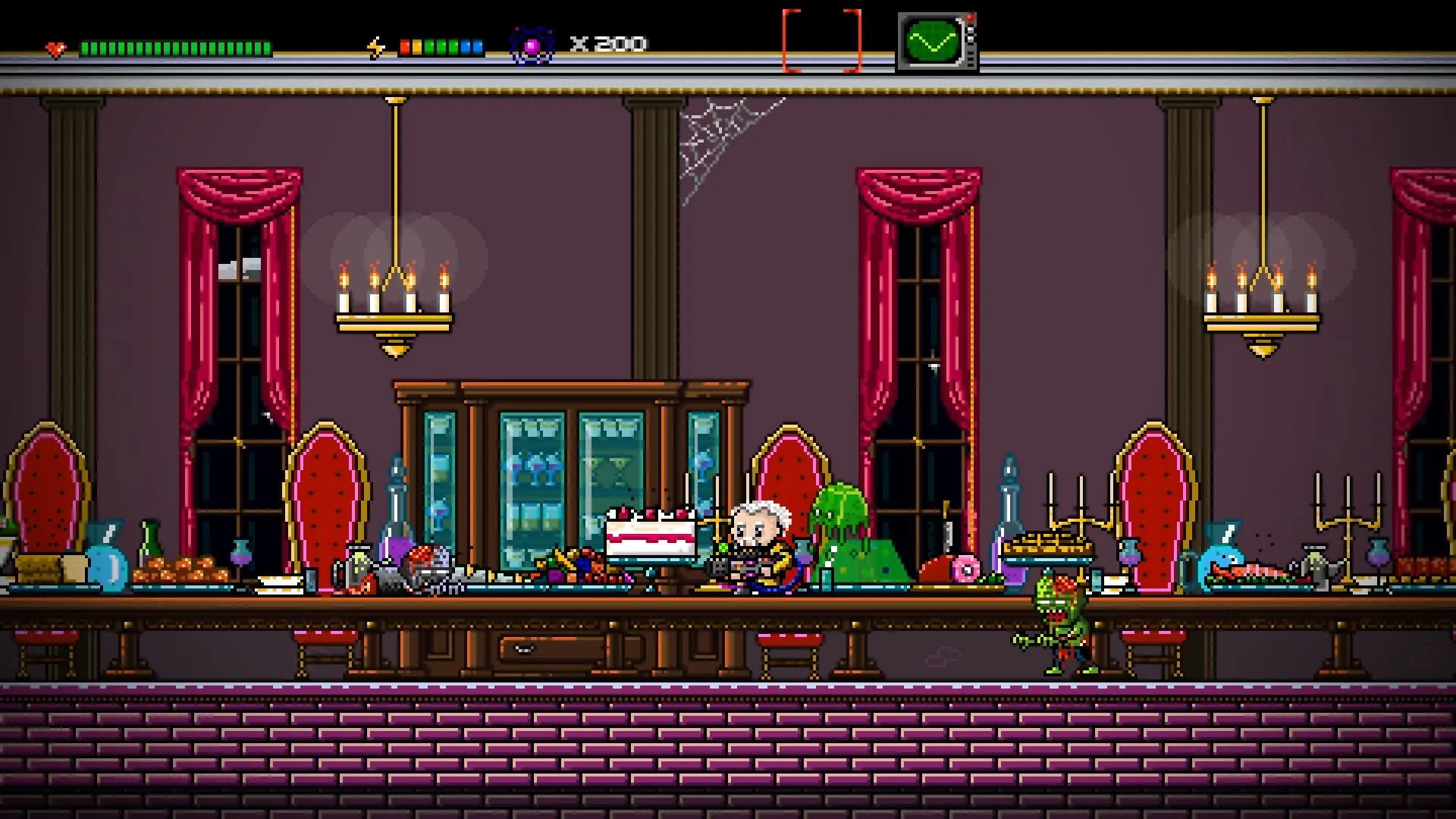This screenshot has height=819, width=1456.
Task: Select the player character holding the chainsaw
Action: [x=758, y=542]
